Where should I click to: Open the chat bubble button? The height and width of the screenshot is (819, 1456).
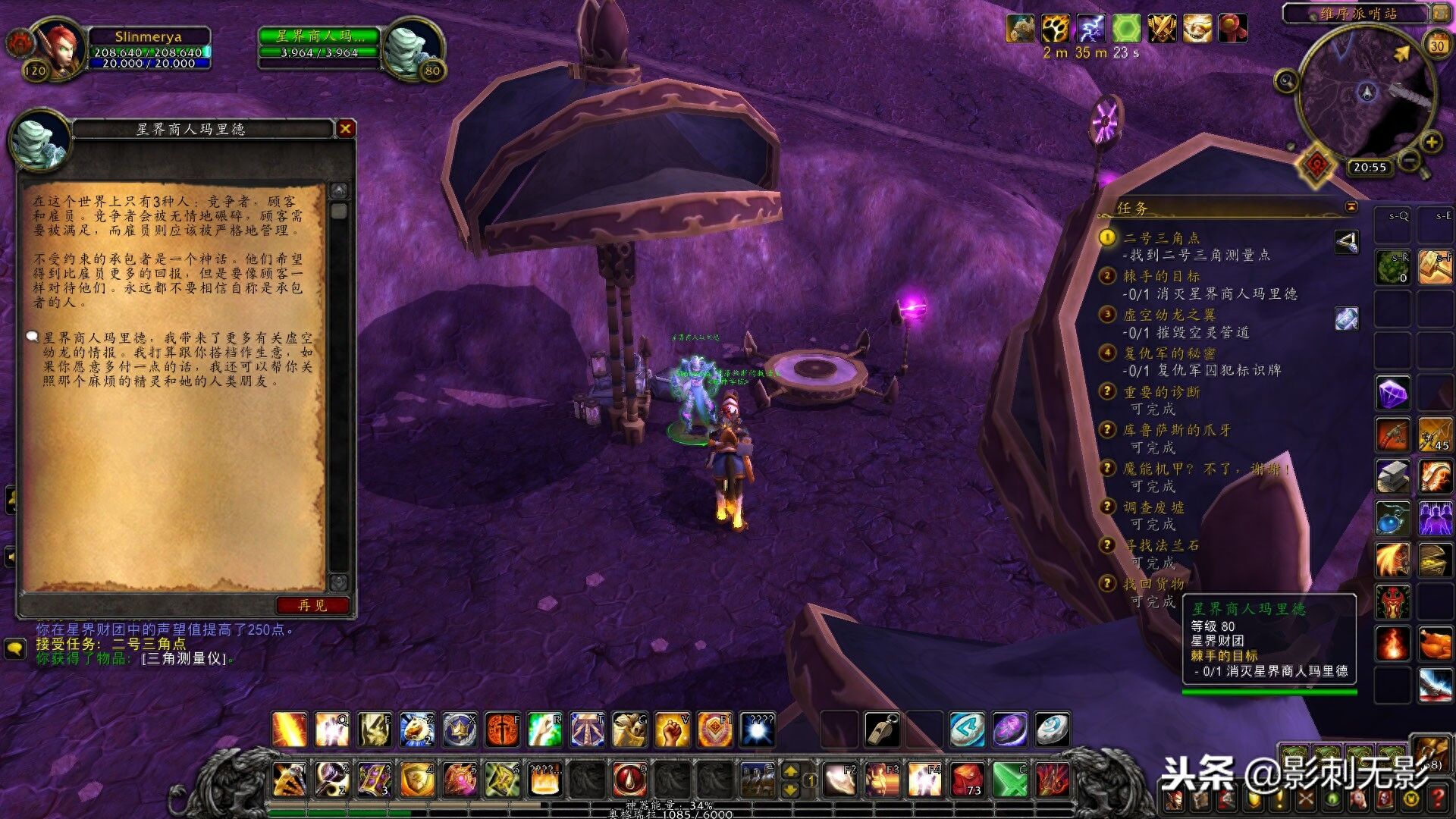[x=15, y=648]
